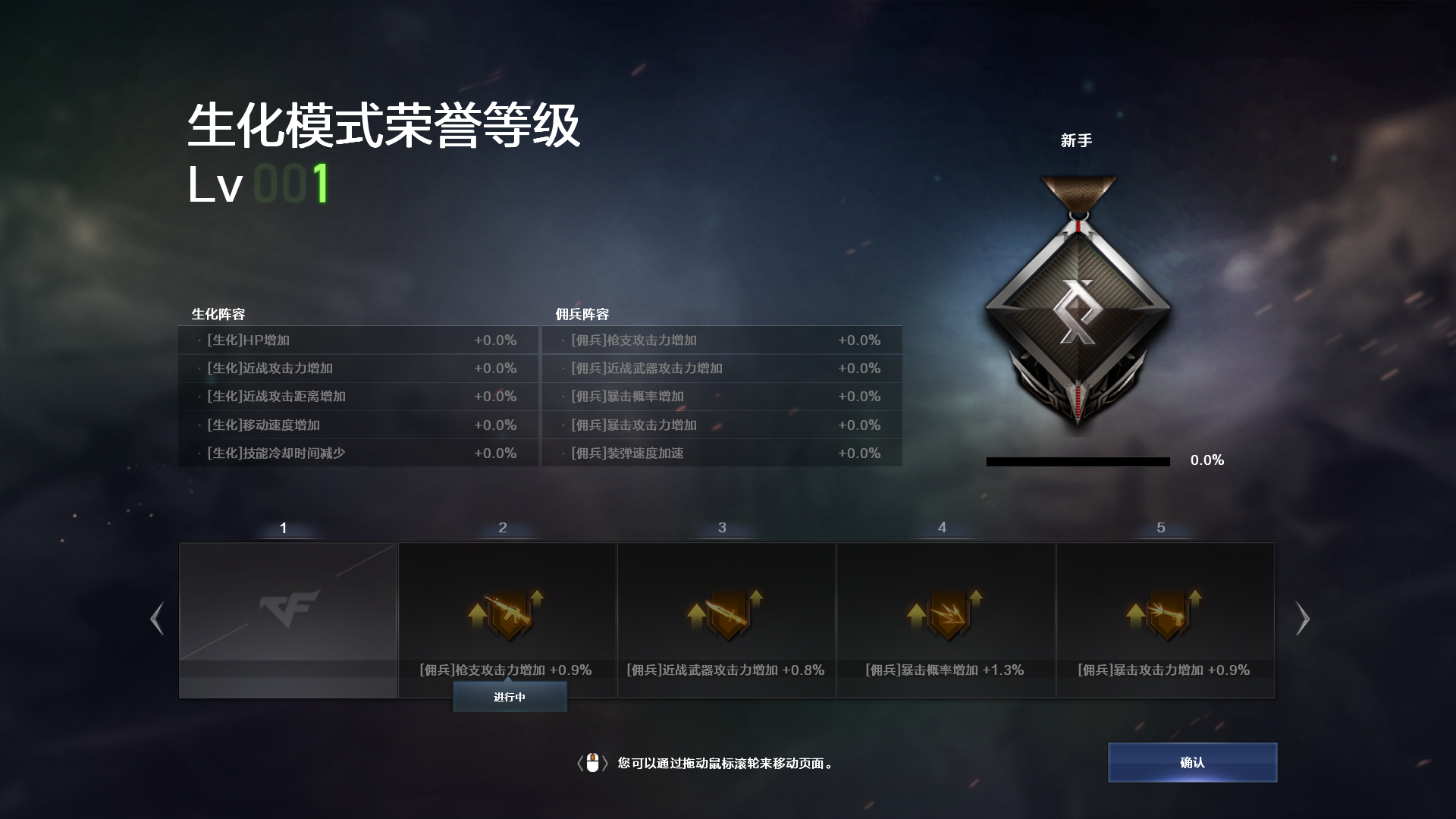Image resolution: width=1456 pixels, height=819 pixels.
Task: Click the melee weapon attack reward icon
Action: coord(725,613)
